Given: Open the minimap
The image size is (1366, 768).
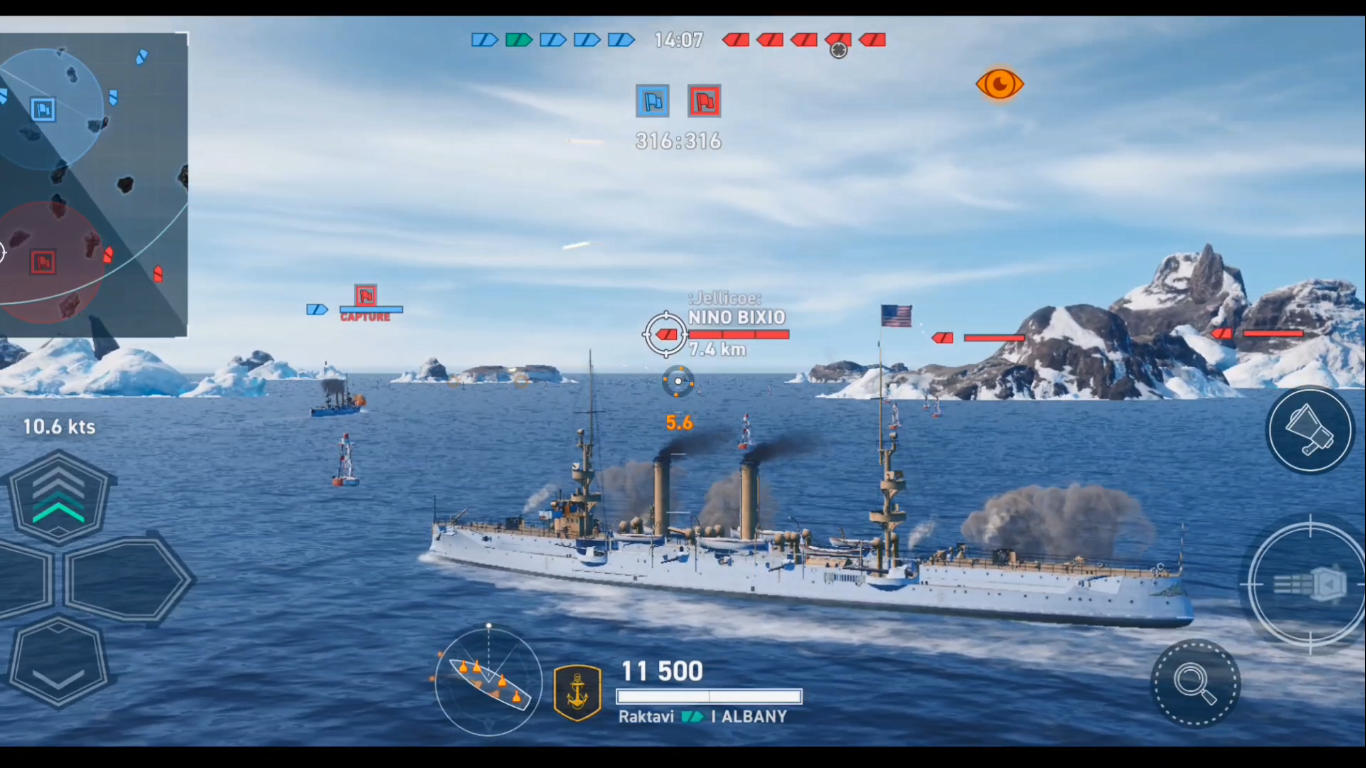Looking at the screenshot, I should pos(92,185).
